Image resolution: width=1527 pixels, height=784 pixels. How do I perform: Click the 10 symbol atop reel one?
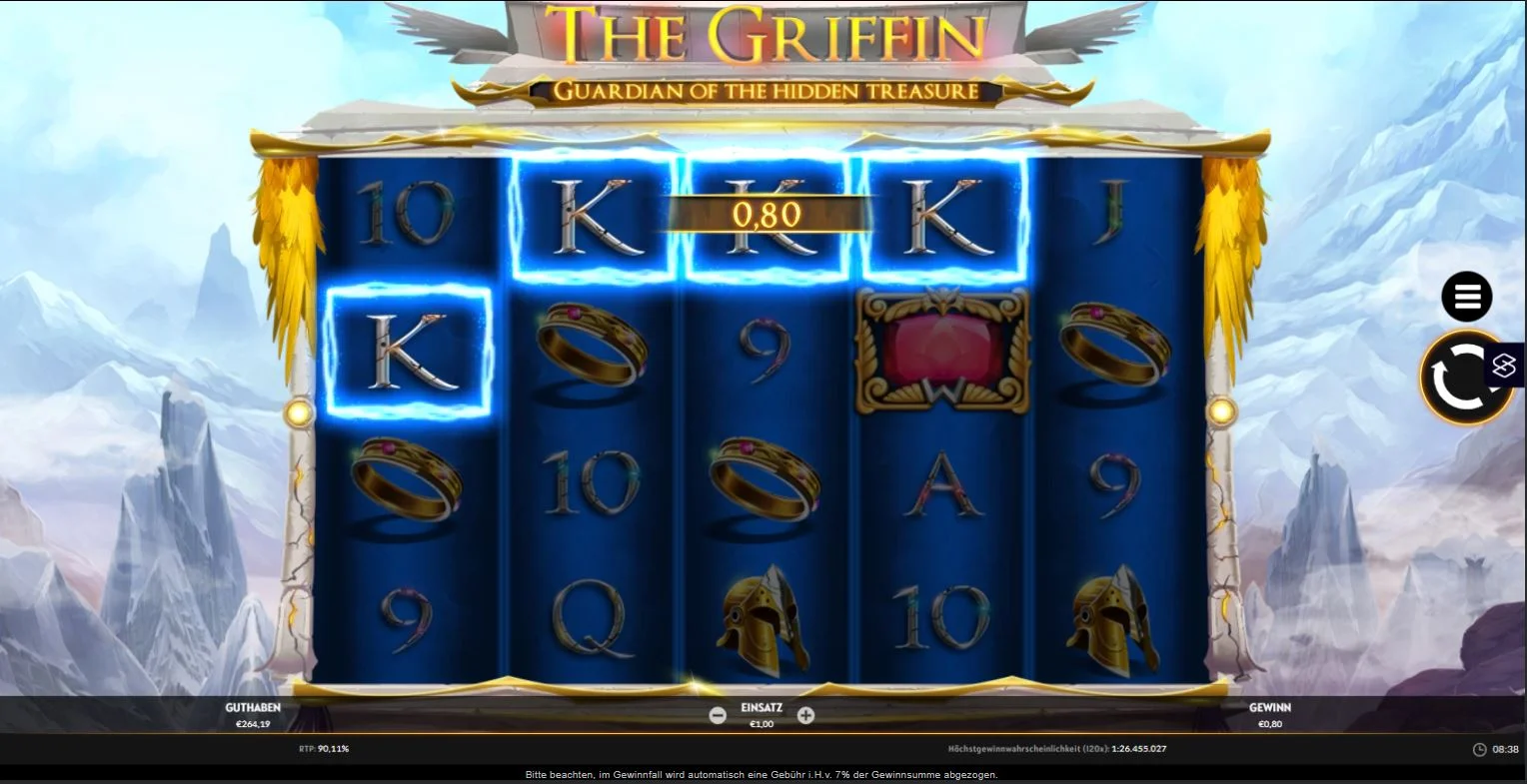click(x=408, y=213)
